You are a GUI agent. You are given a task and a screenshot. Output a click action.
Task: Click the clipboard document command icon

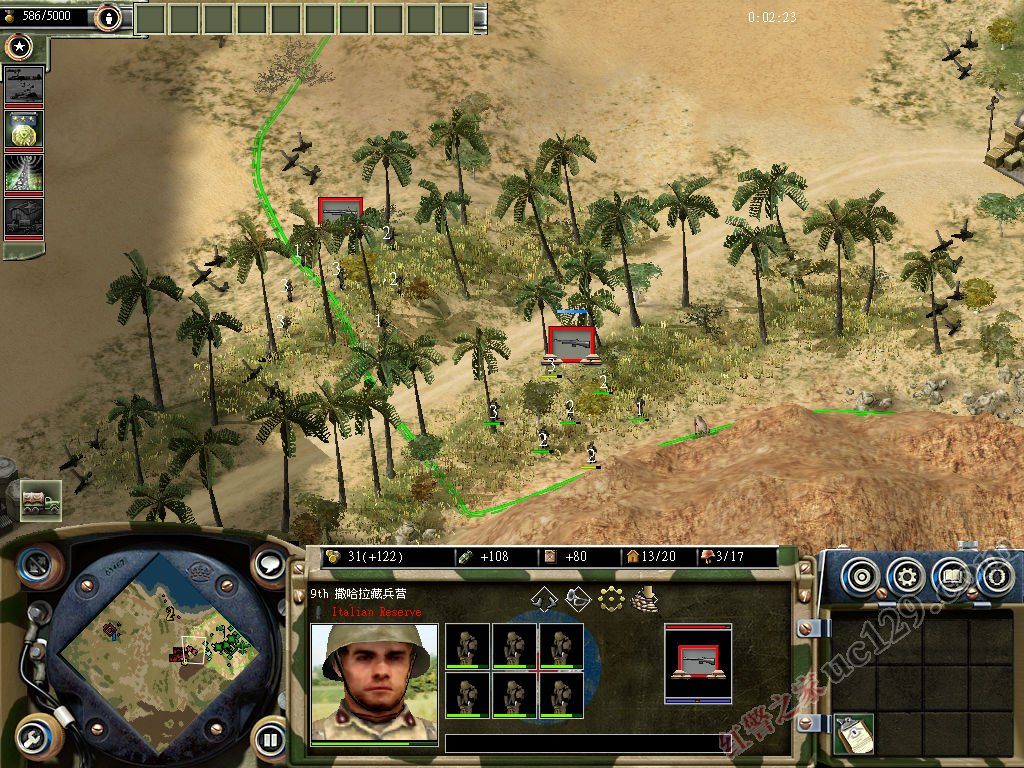tap(853, 733)
